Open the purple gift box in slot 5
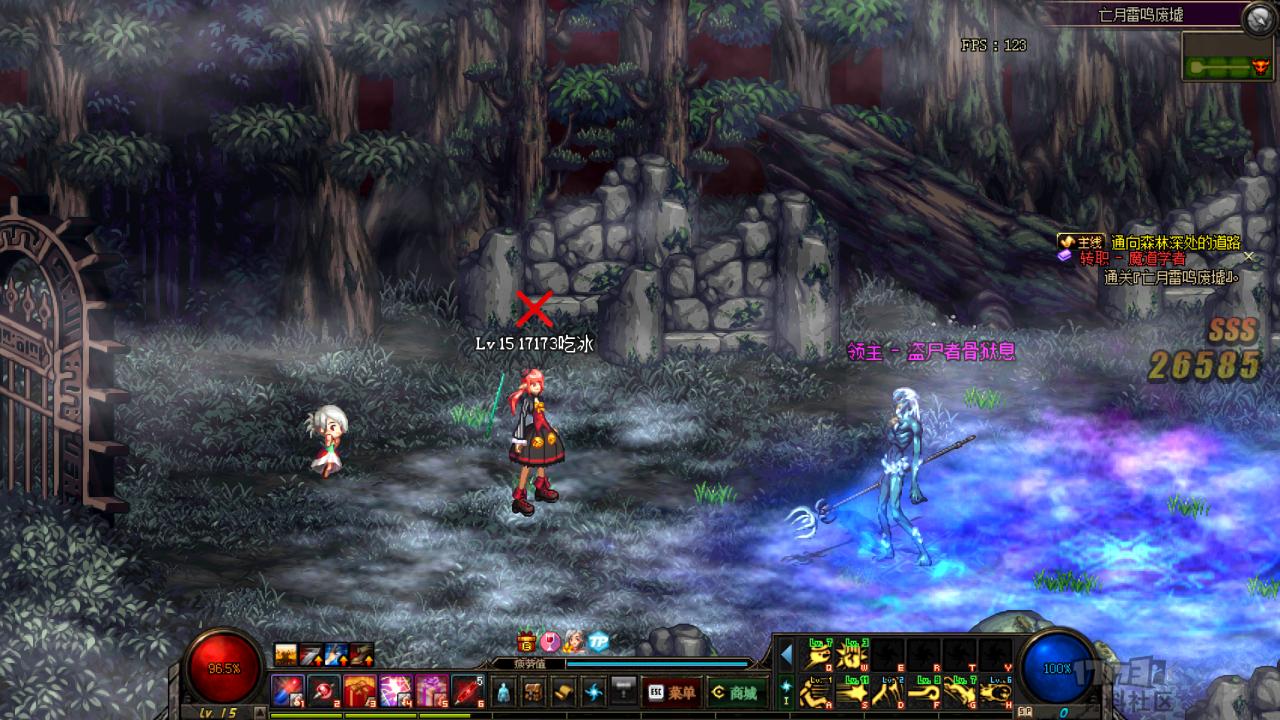The width and height of the screenshot is (1280, 720). coord(431,690)
